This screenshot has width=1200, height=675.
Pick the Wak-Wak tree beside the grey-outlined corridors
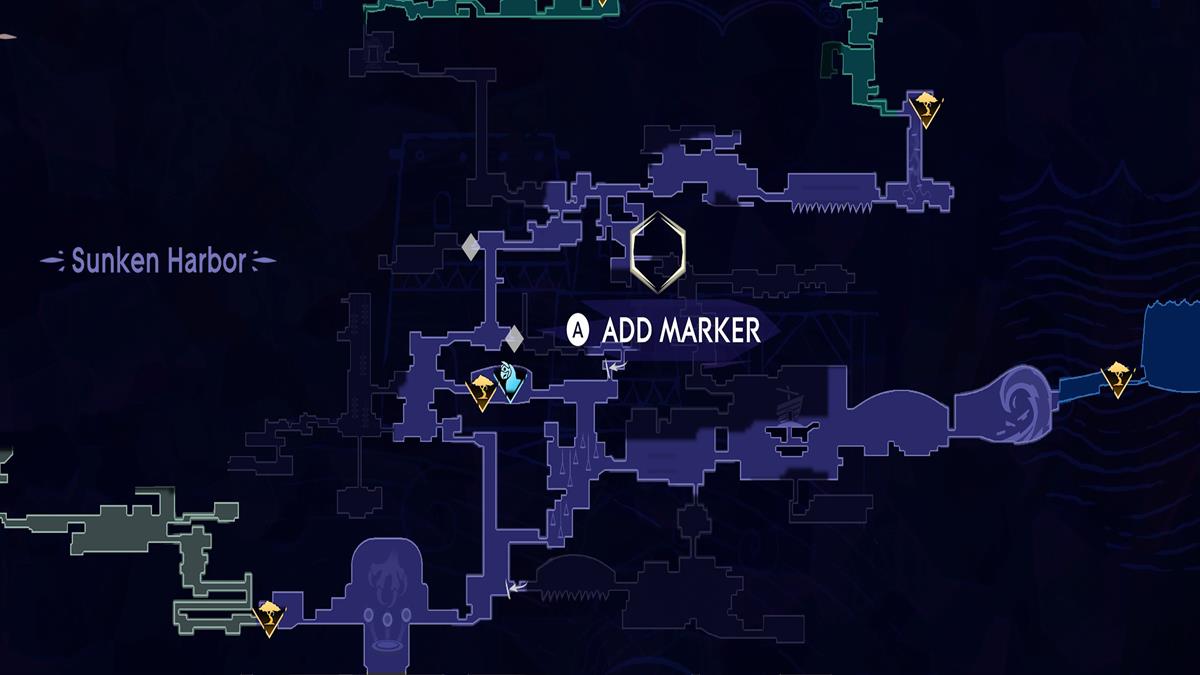point(267,617)
